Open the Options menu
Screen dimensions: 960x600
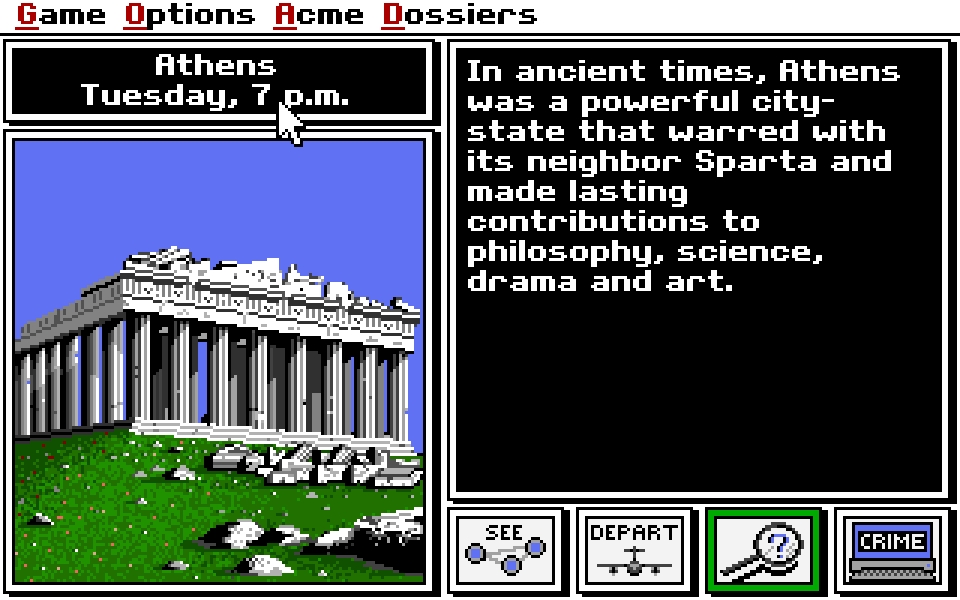(189, 15)
